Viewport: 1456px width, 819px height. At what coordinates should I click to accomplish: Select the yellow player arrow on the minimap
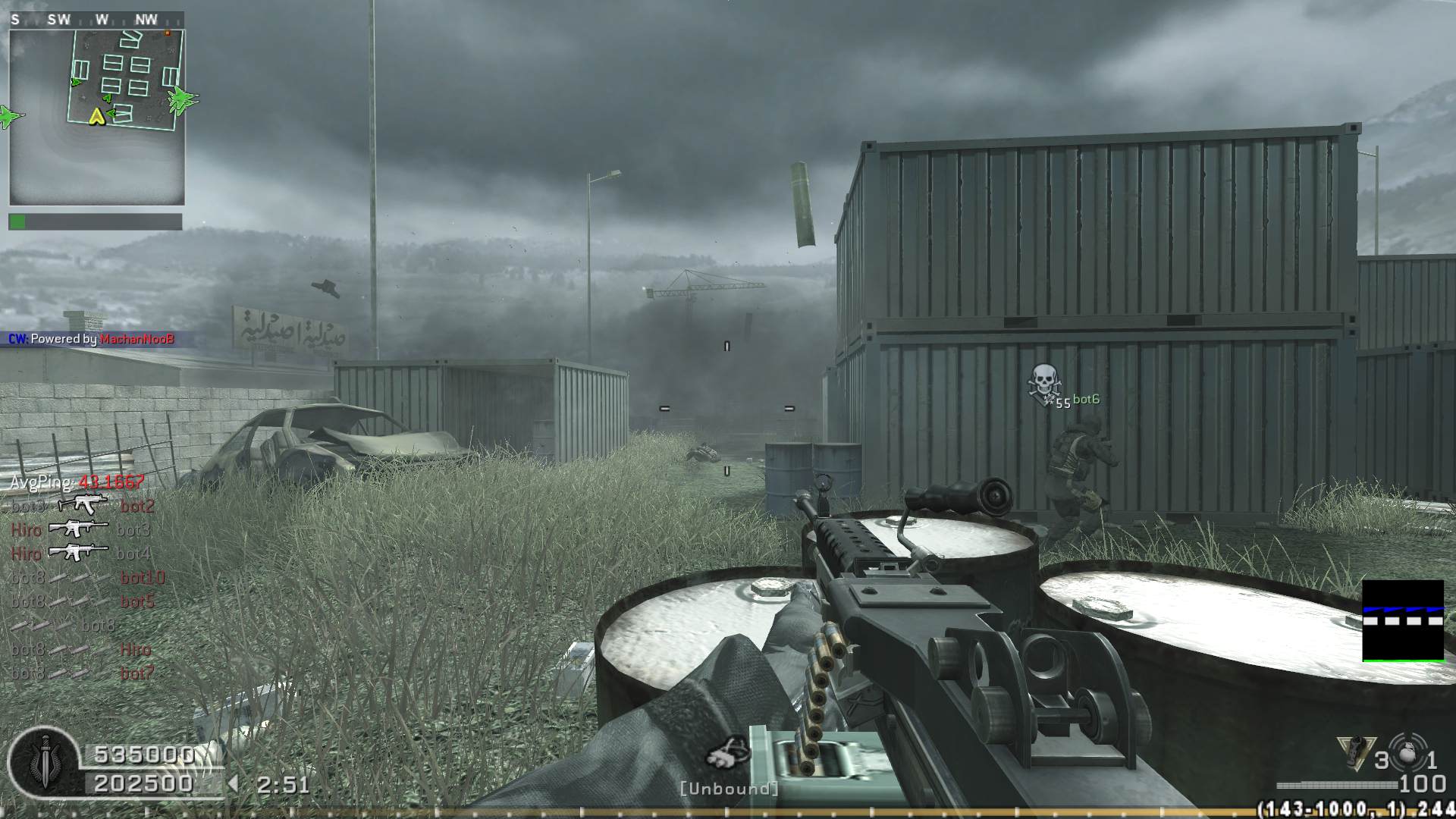[x=96, y=117]
